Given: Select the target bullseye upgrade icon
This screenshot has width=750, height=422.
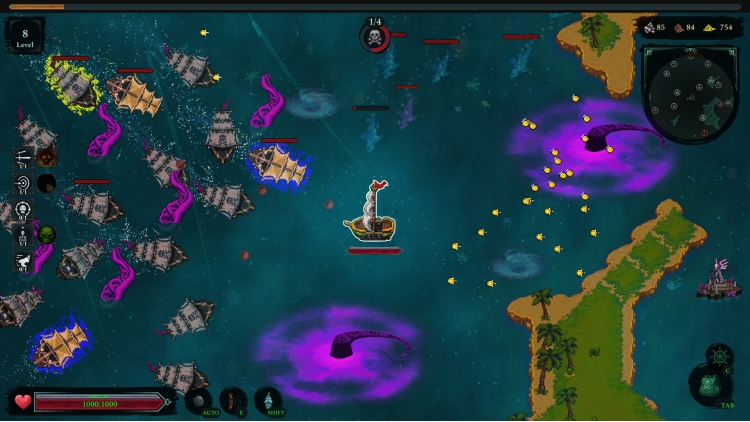Looking at the screenshot, I should (23, 184).
